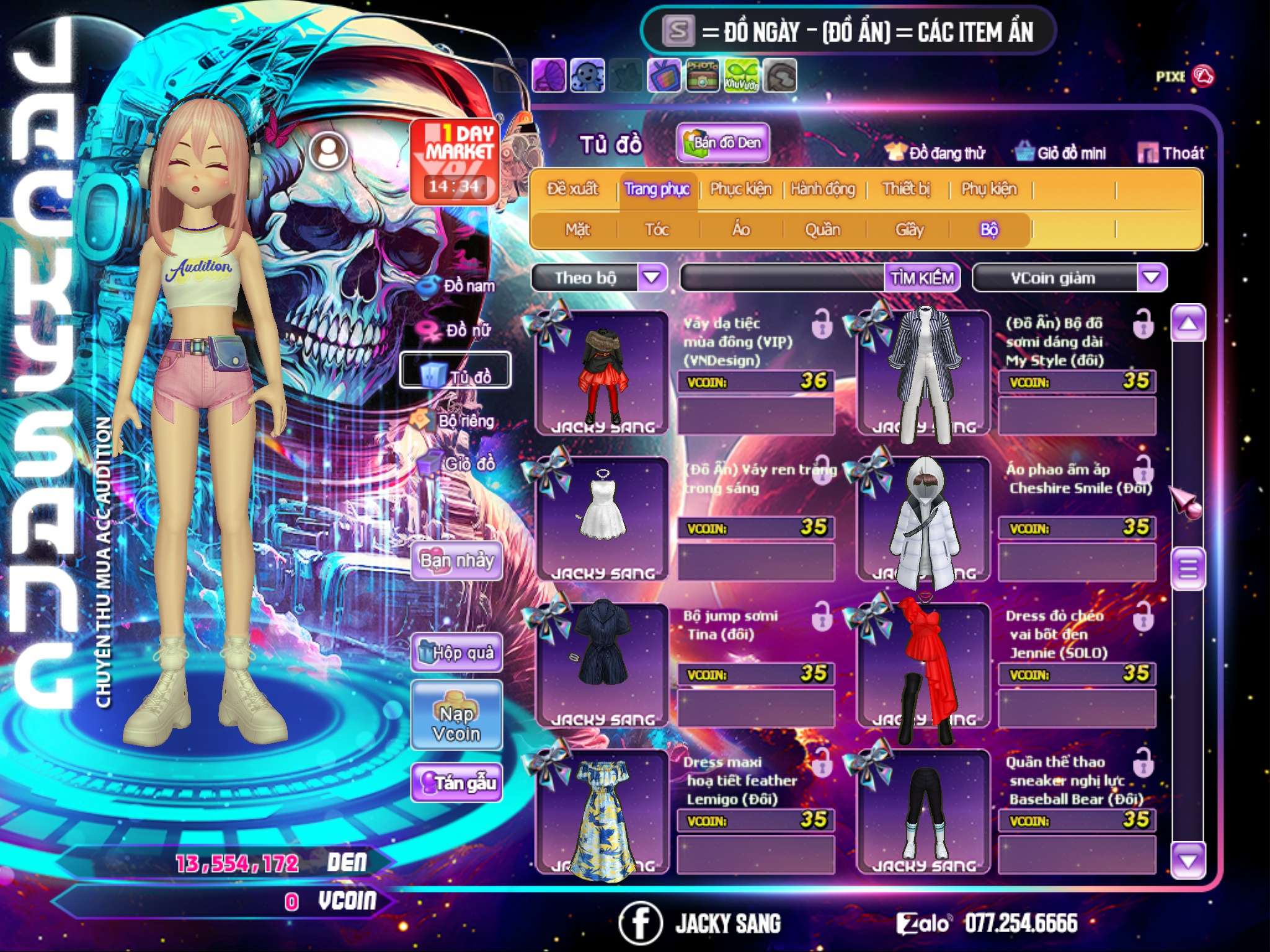Open the Theo bộ dropdown
The width and height of the screenshot is (1270, 952).
(651, 277)
